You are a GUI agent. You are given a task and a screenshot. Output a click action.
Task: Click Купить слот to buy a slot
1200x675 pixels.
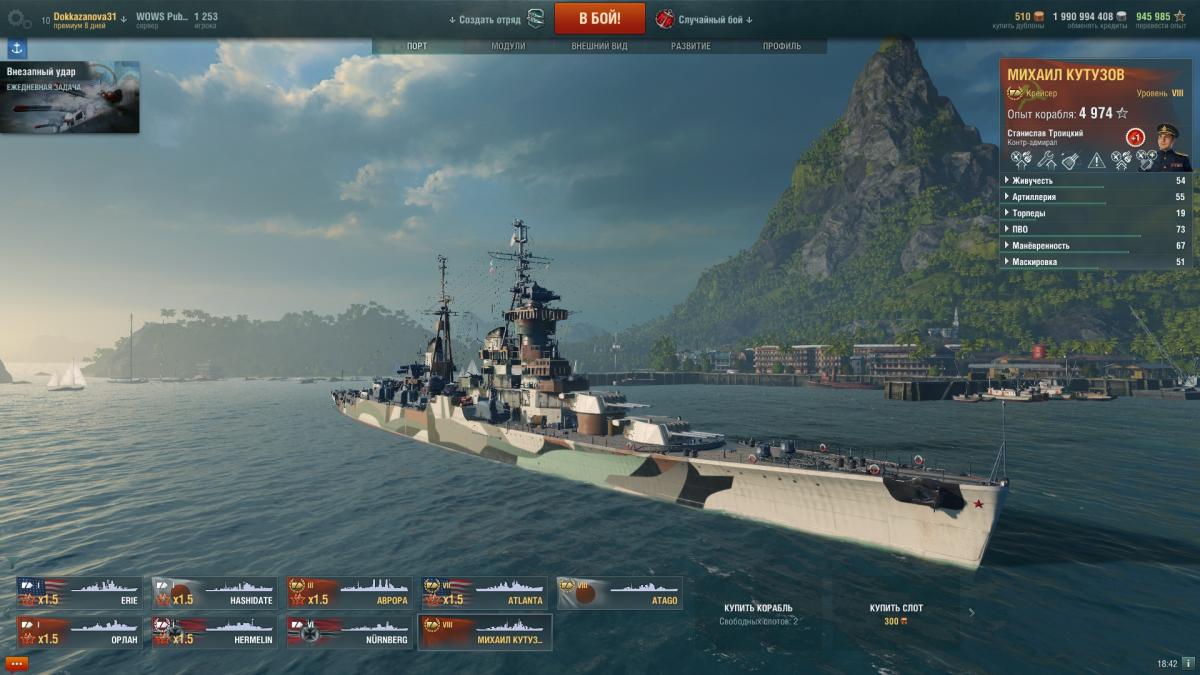[x=896, y=608]
